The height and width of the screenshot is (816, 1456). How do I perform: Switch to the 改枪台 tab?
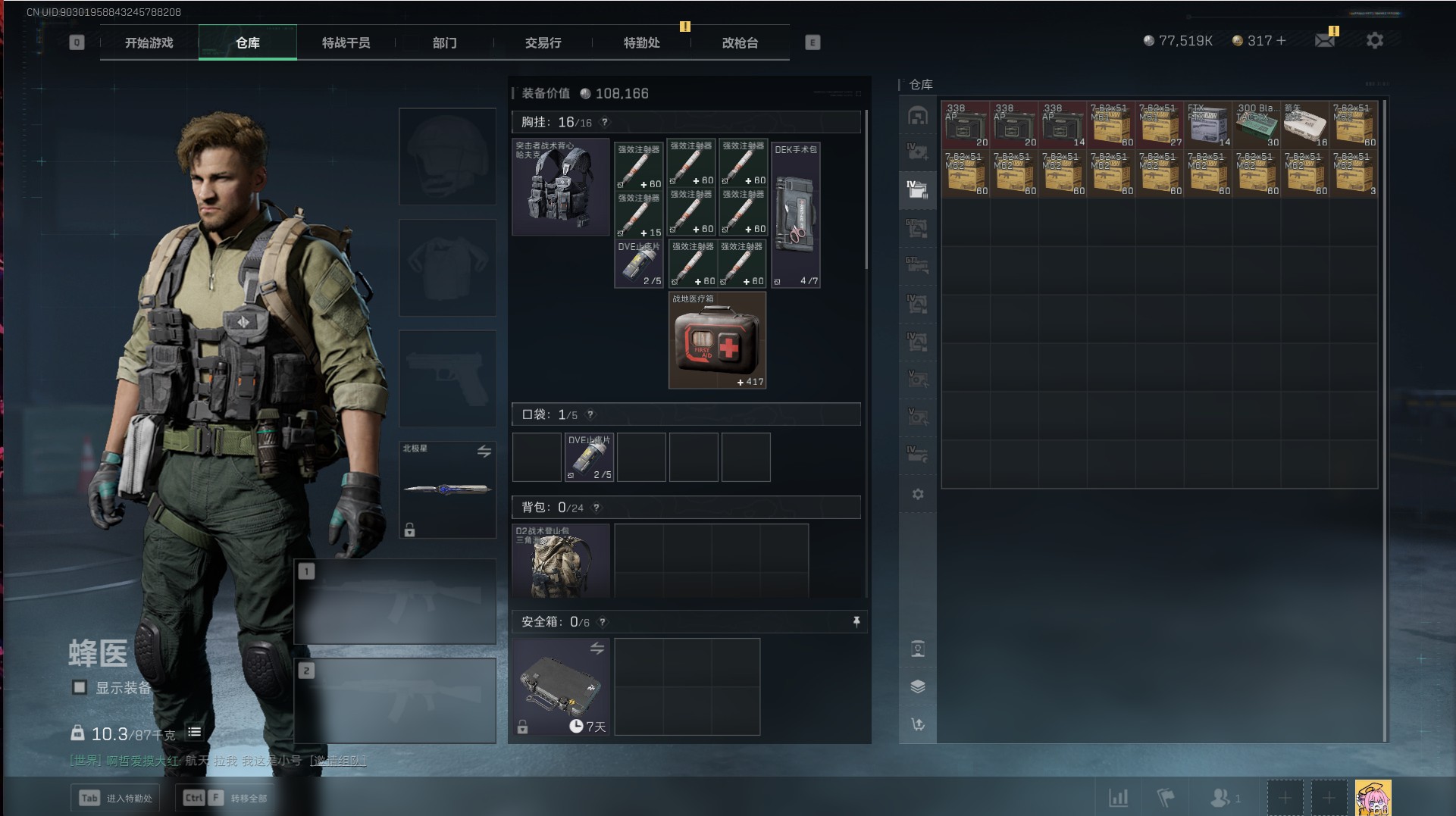coord(740,43)
